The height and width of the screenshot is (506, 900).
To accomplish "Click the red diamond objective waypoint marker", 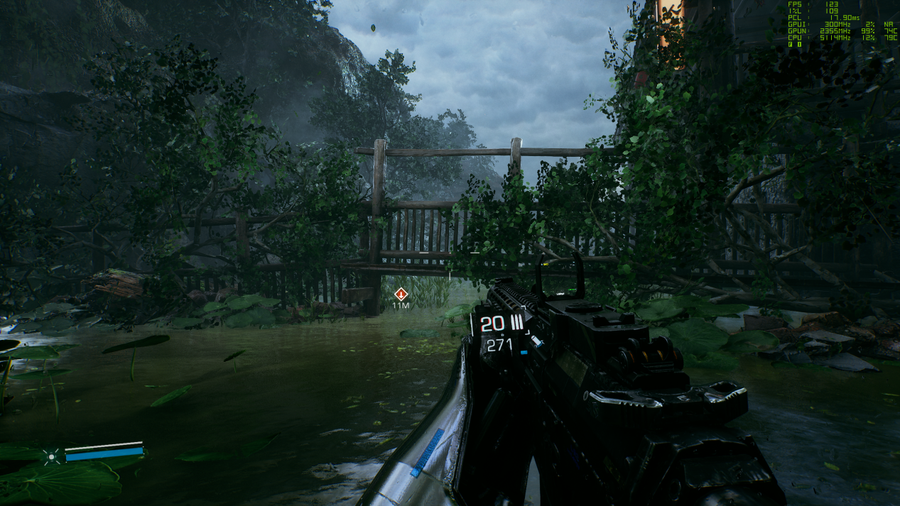I will pos(401,294).
